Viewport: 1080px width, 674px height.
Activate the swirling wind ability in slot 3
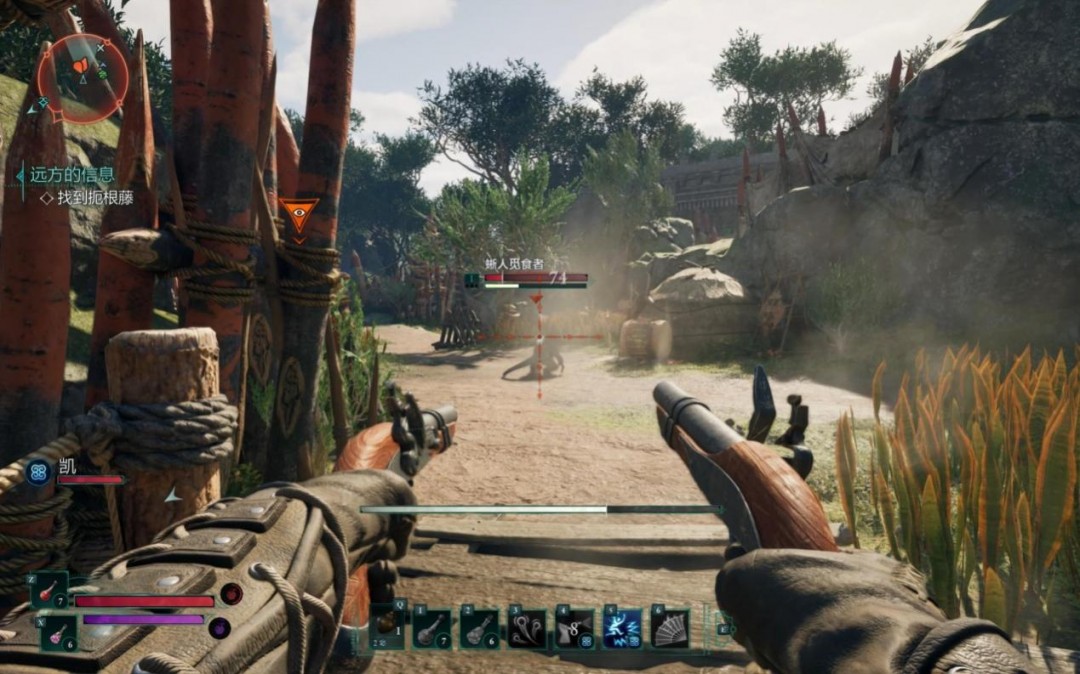[x=527, y=628]
